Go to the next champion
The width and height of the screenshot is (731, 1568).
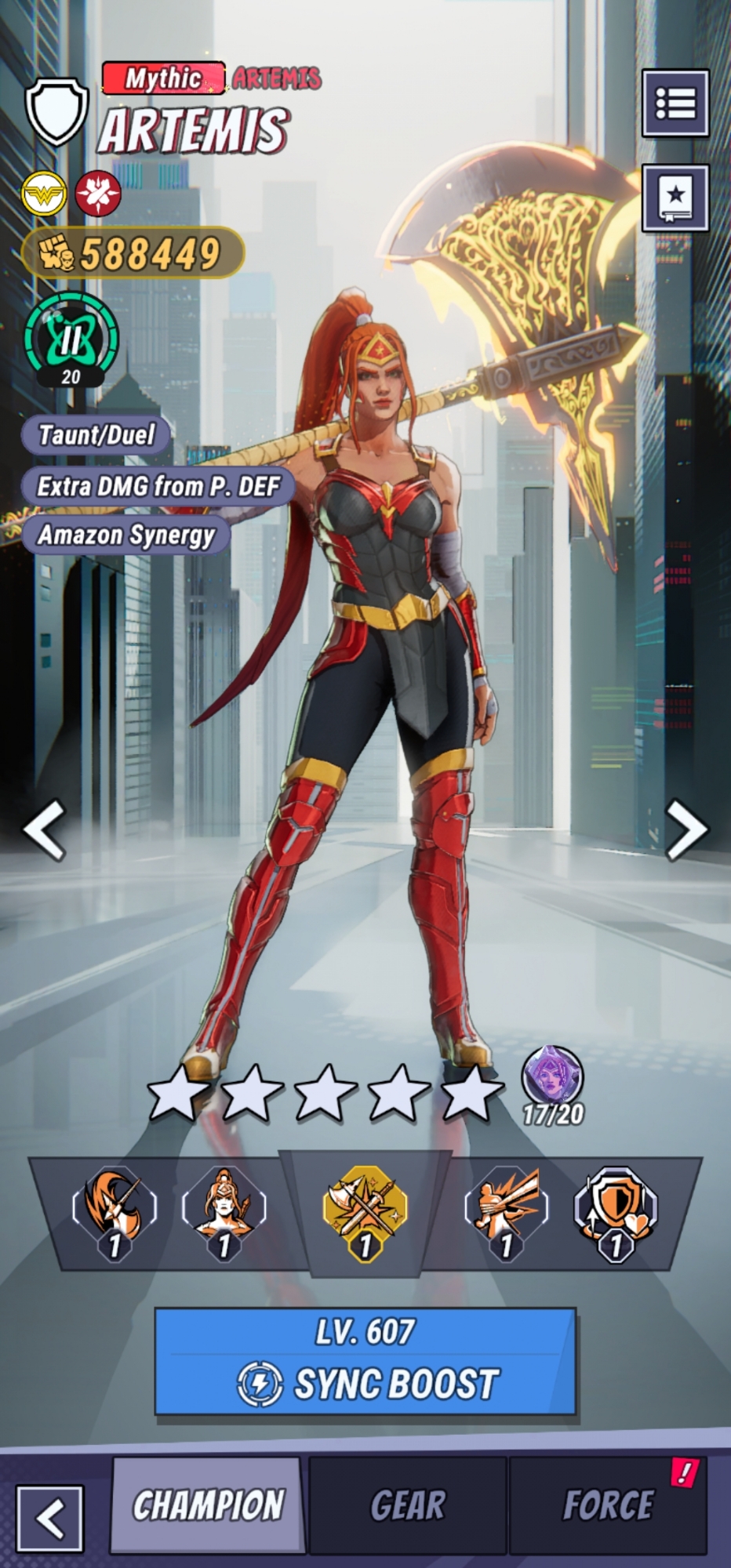(x=686, y=829)
